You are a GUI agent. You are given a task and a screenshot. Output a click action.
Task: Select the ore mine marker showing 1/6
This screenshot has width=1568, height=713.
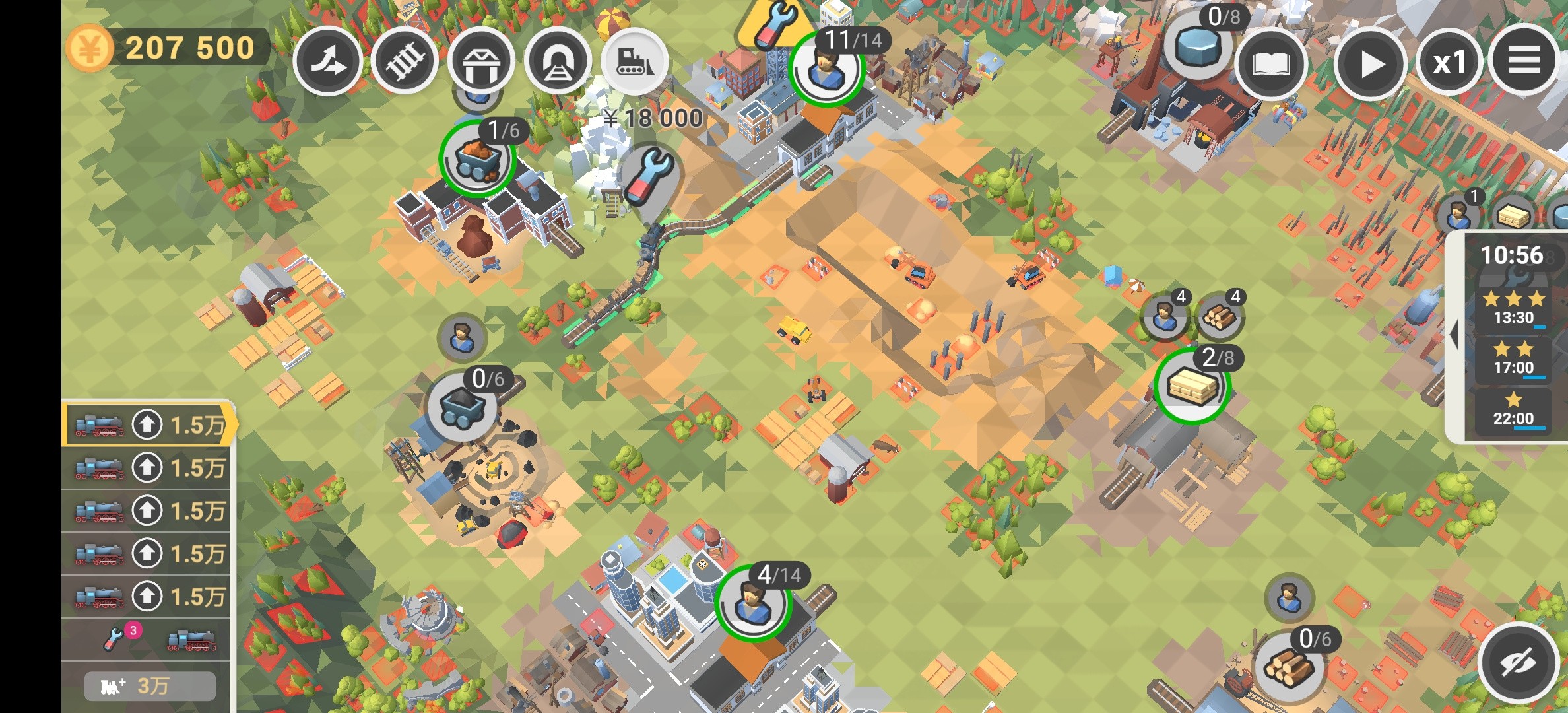[476, 158]
